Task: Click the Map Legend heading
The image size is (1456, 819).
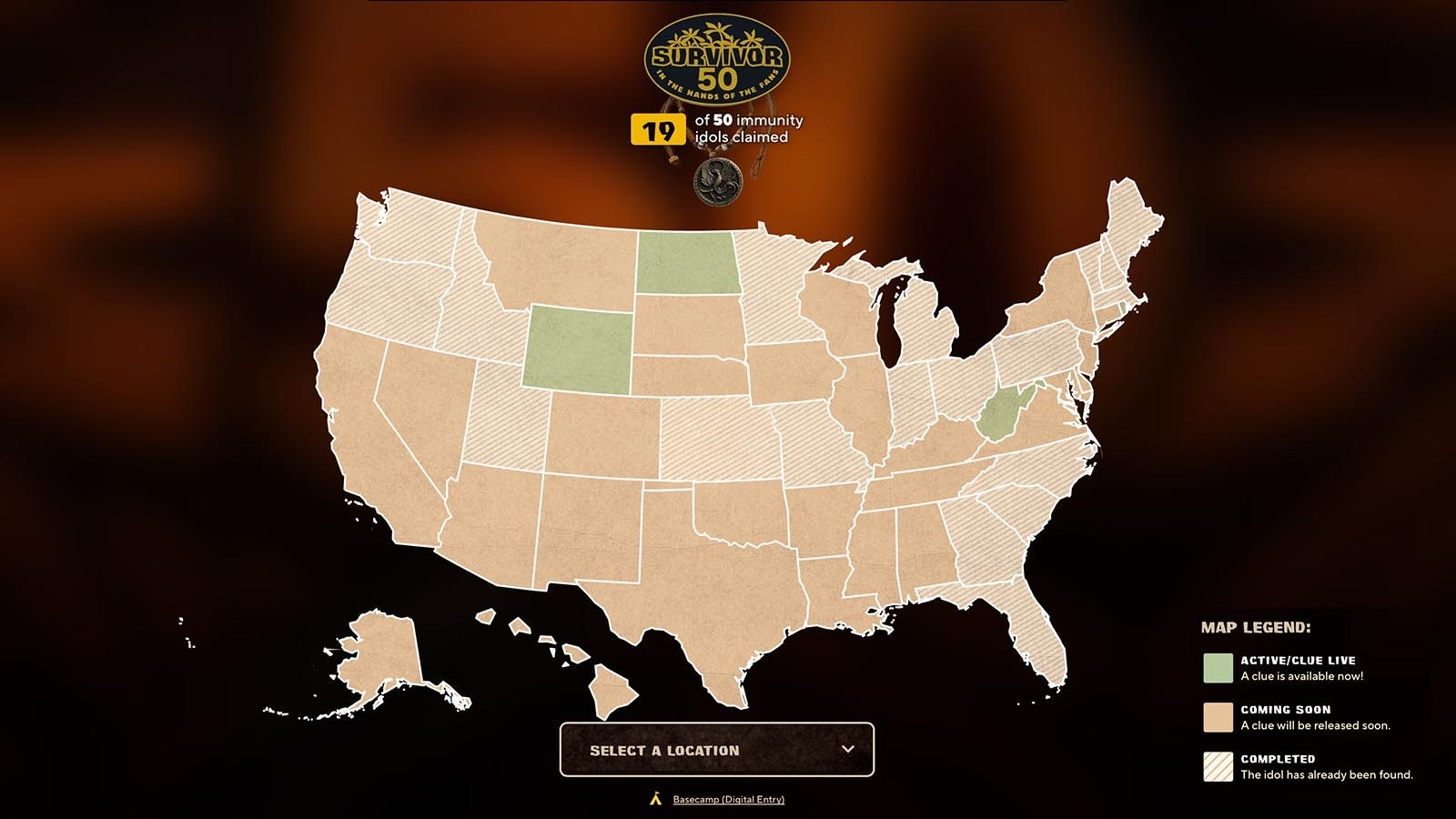Action: tap(1255, 626)
